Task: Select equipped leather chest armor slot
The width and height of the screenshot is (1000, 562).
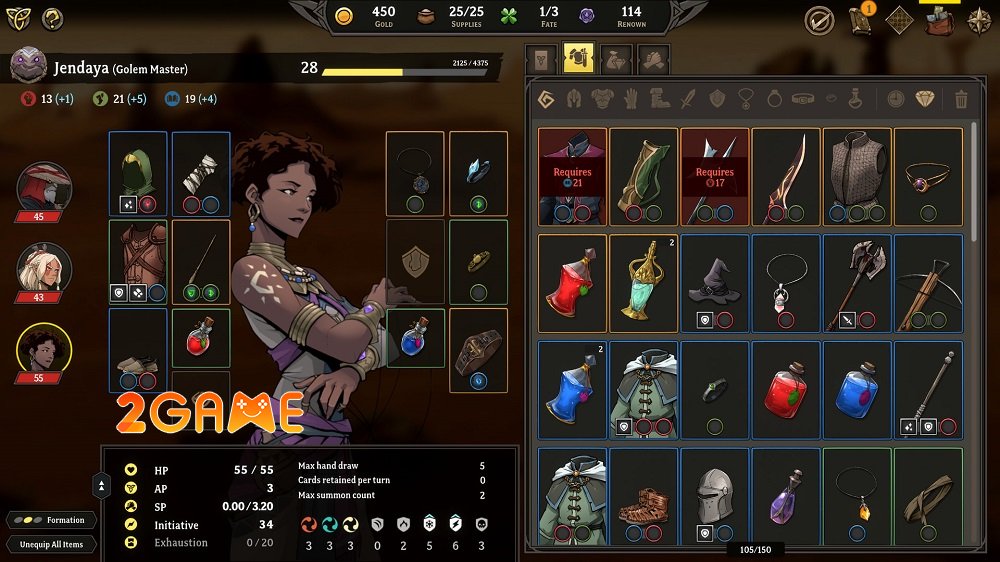Action: 138,262
